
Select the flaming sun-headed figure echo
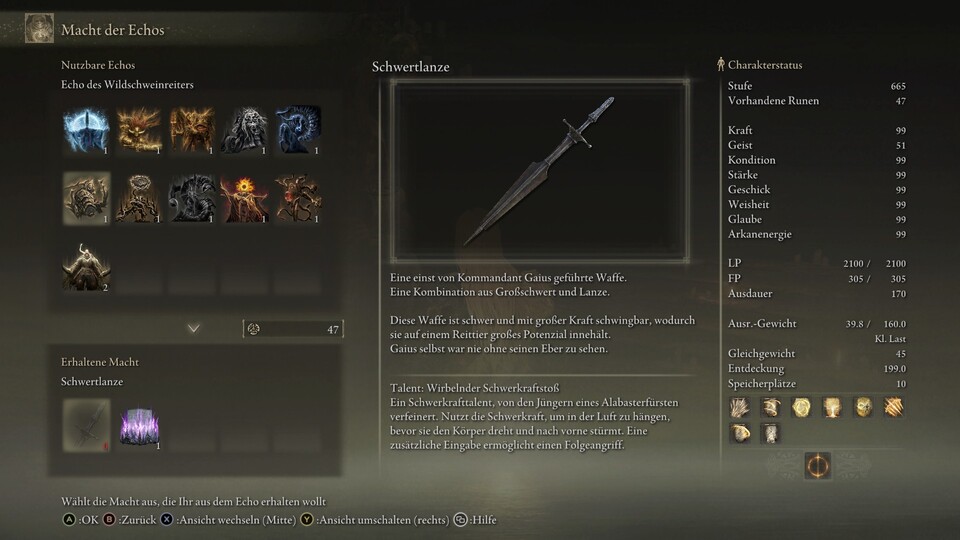tap(244, 198)
